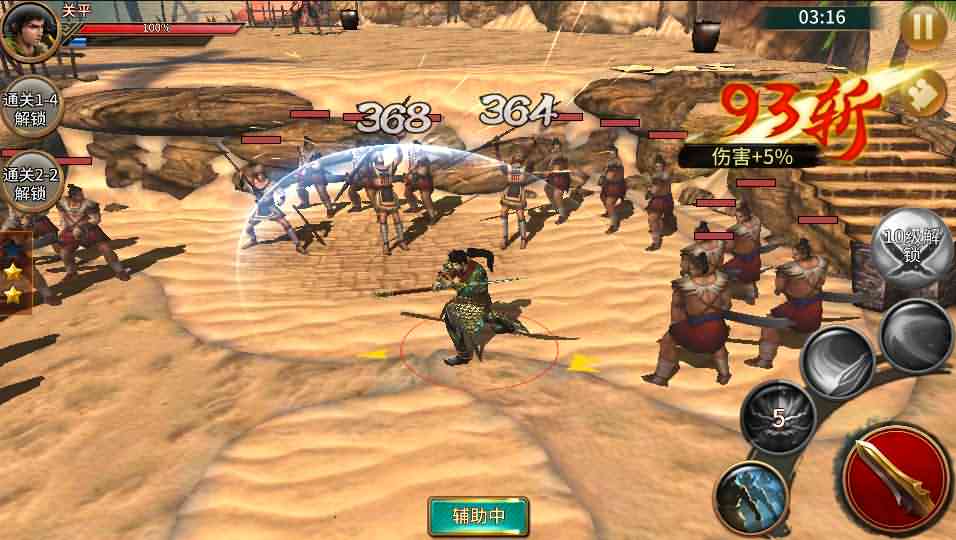The height and width of the screenshot is (540, 956).
Task: Pause the battle with the pause button
Action: point(922,27)
